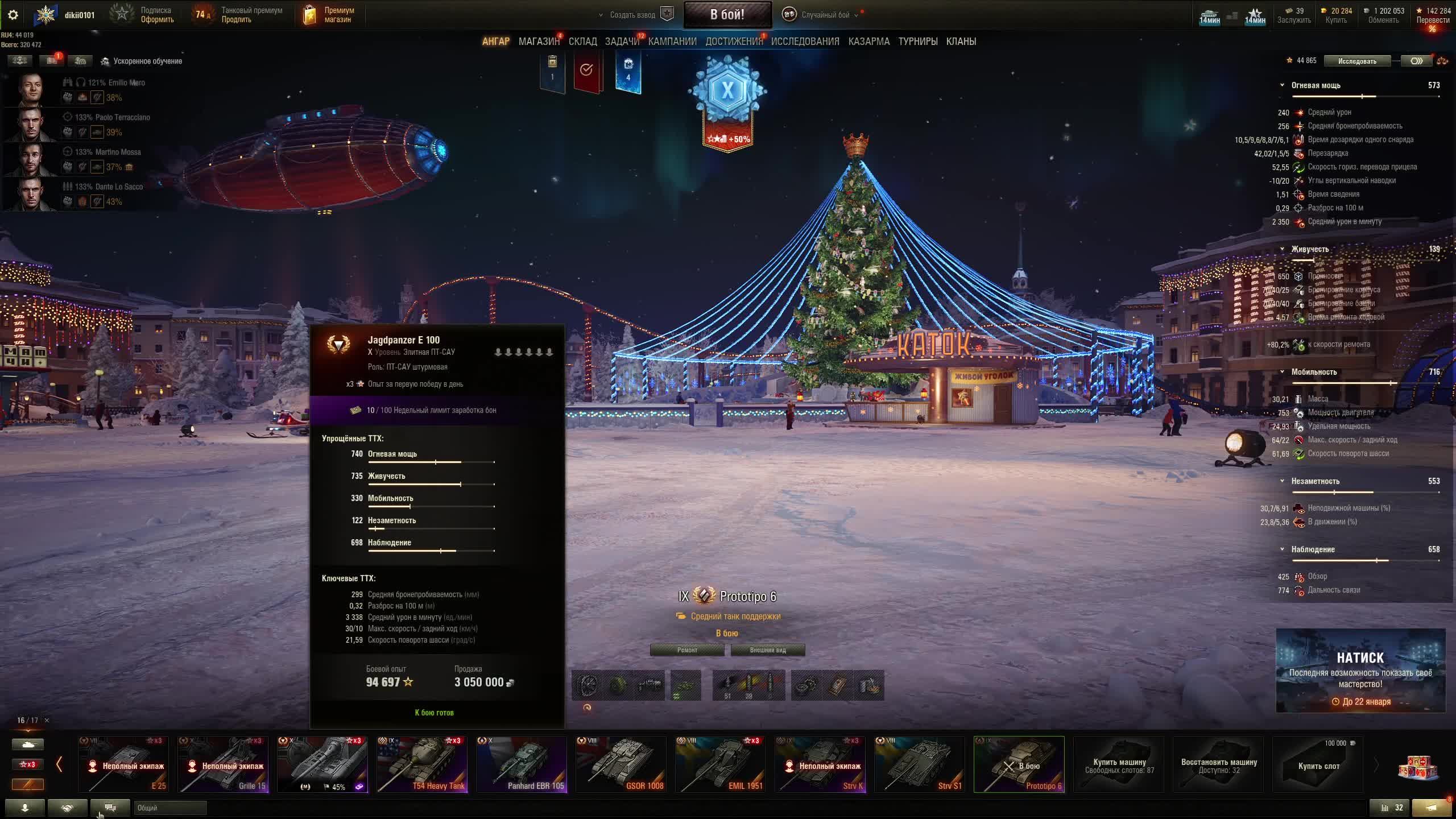Open the Склад tab
This screenshot has width=1456, height=819.
[582, 42]
